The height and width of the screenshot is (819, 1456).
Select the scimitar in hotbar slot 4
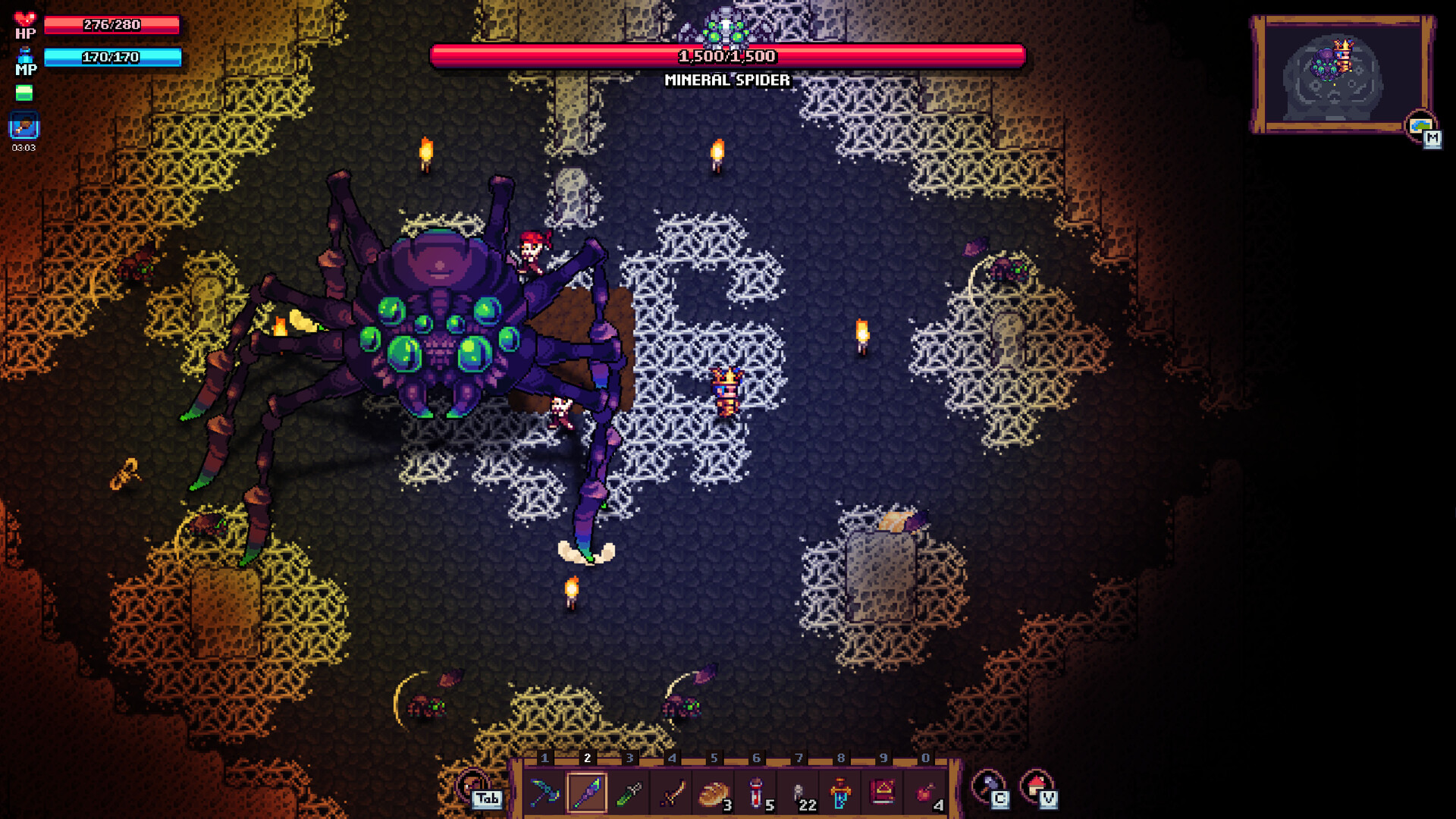point(670,791)
